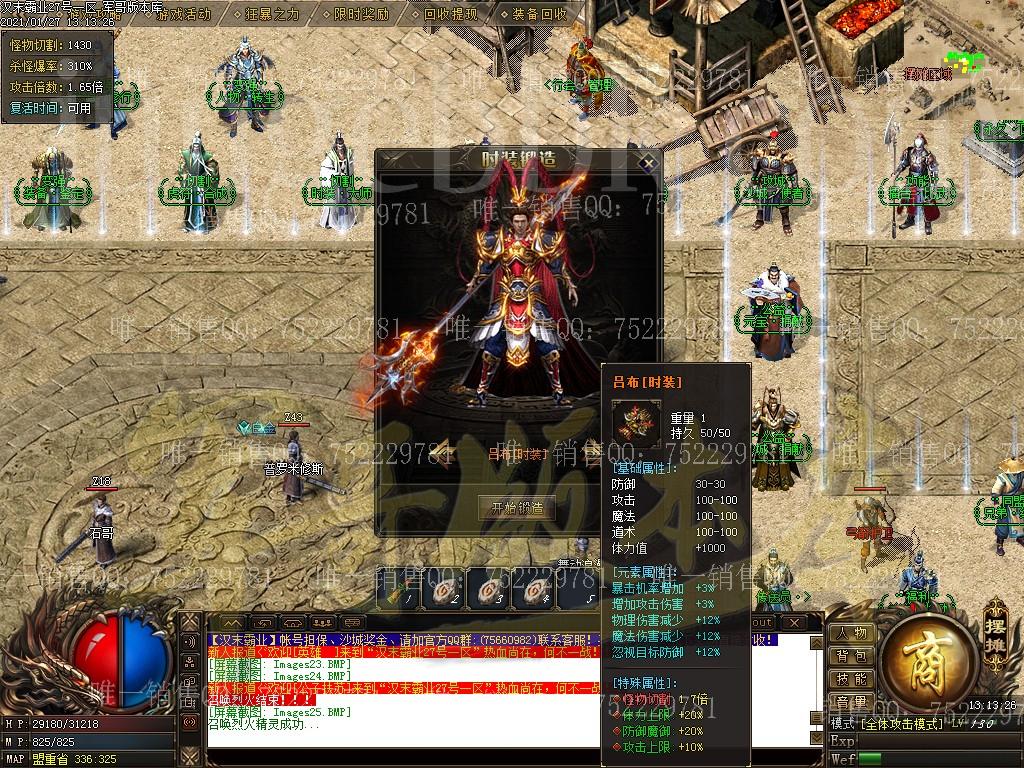
Task: Show the previous costume with left arrow
Action: click(440, 452)
